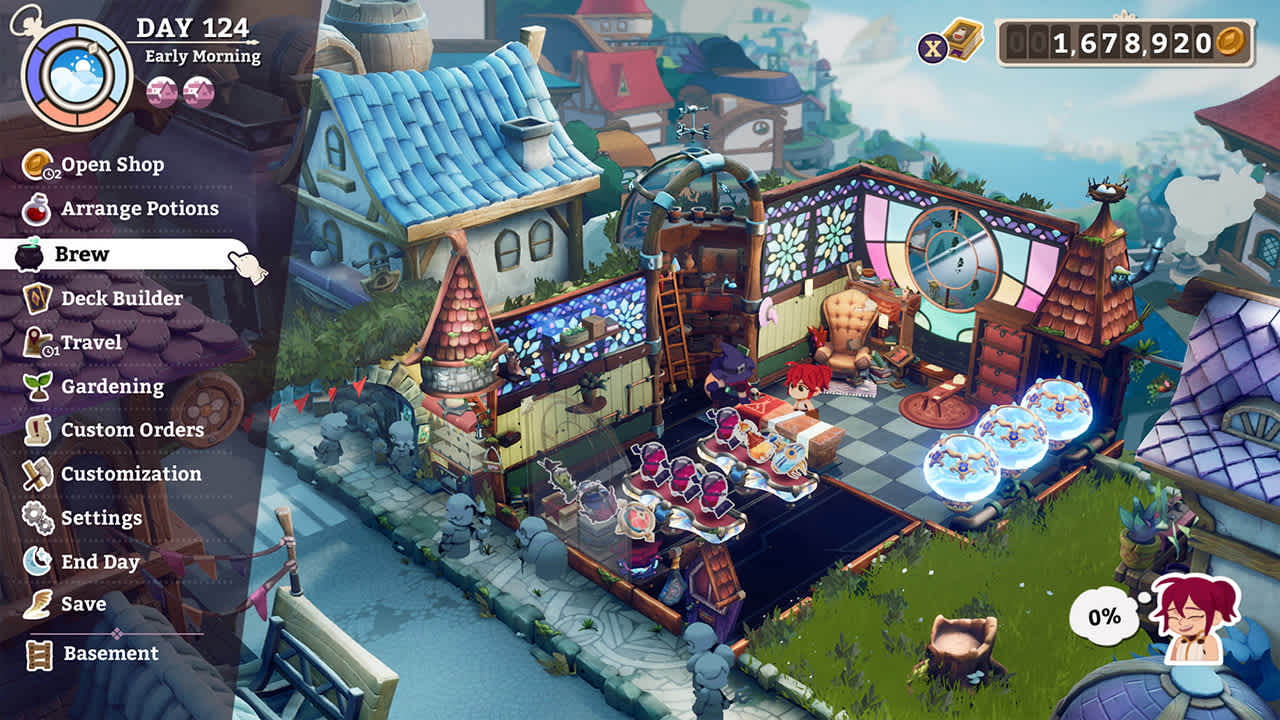Open the Deck Builder card icon

(x=35, y=298)
